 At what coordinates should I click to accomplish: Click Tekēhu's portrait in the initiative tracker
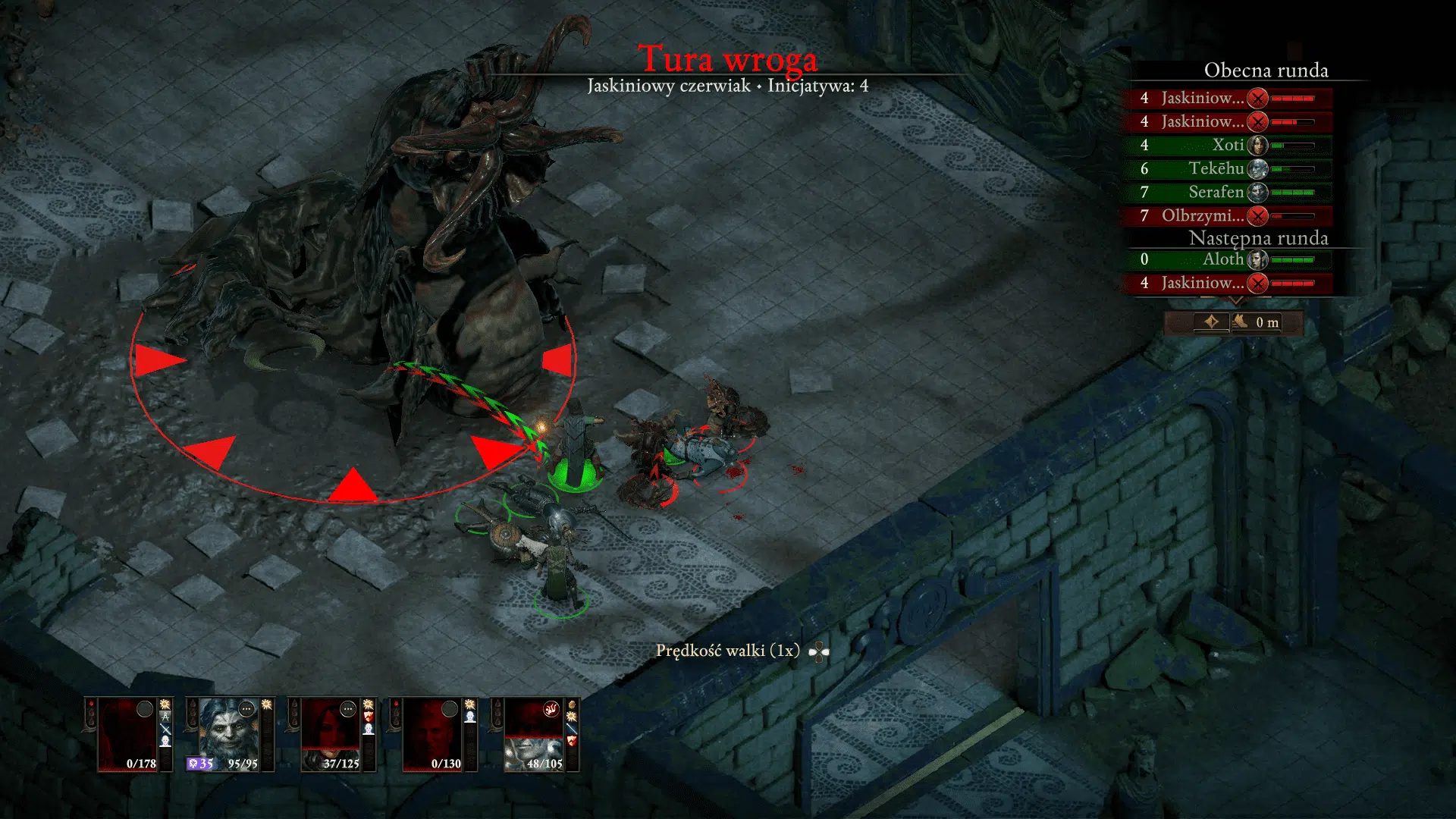point(1257,170)
